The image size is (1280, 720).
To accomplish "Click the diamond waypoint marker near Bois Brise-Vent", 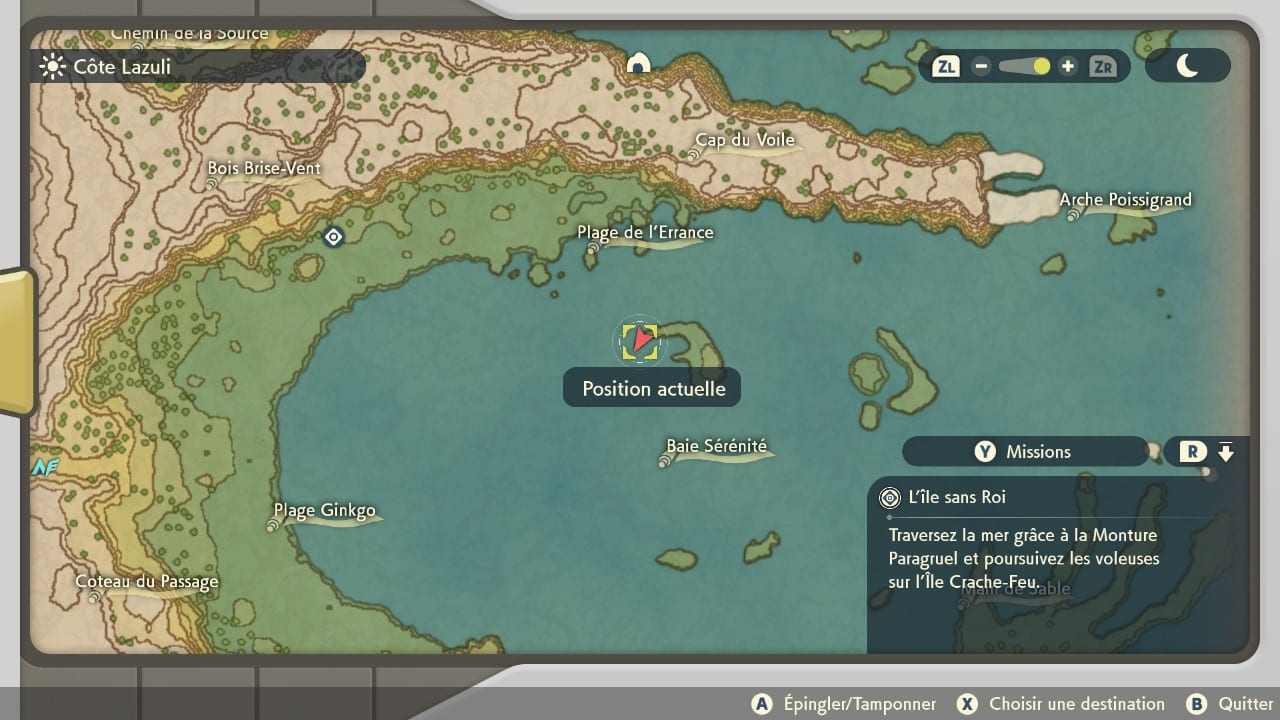I will [x=334, y=237].
